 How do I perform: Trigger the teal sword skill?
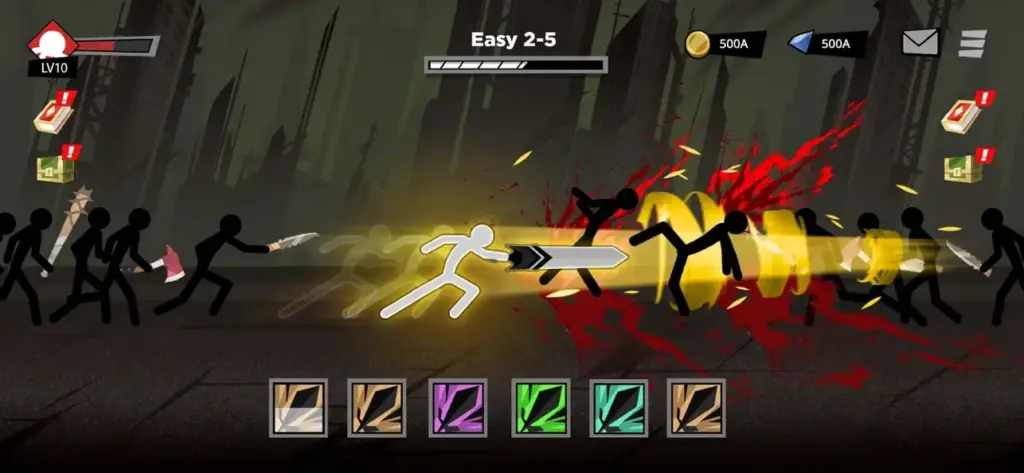click(618, 406)
